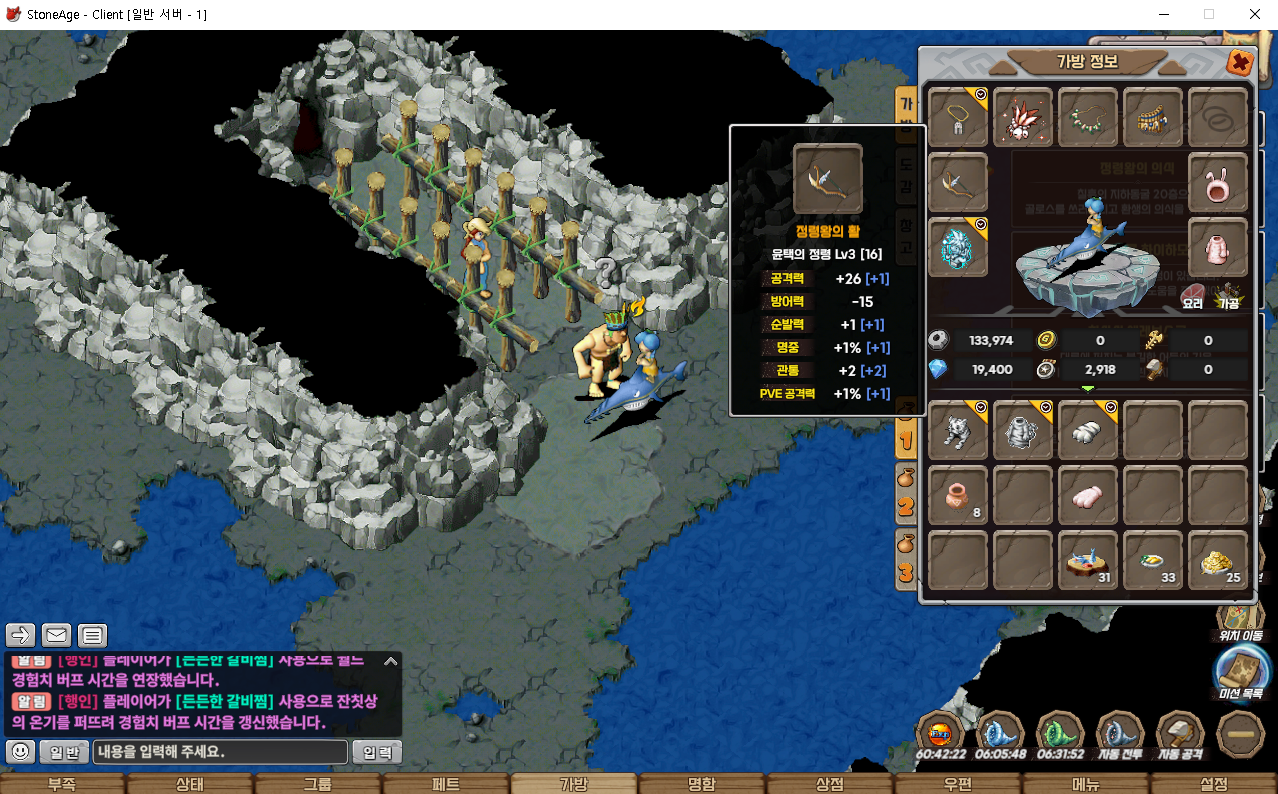This screenshot has height=794, width=1278.
Task: Minimize the StoneAge client window
Action: [1163, 14]
